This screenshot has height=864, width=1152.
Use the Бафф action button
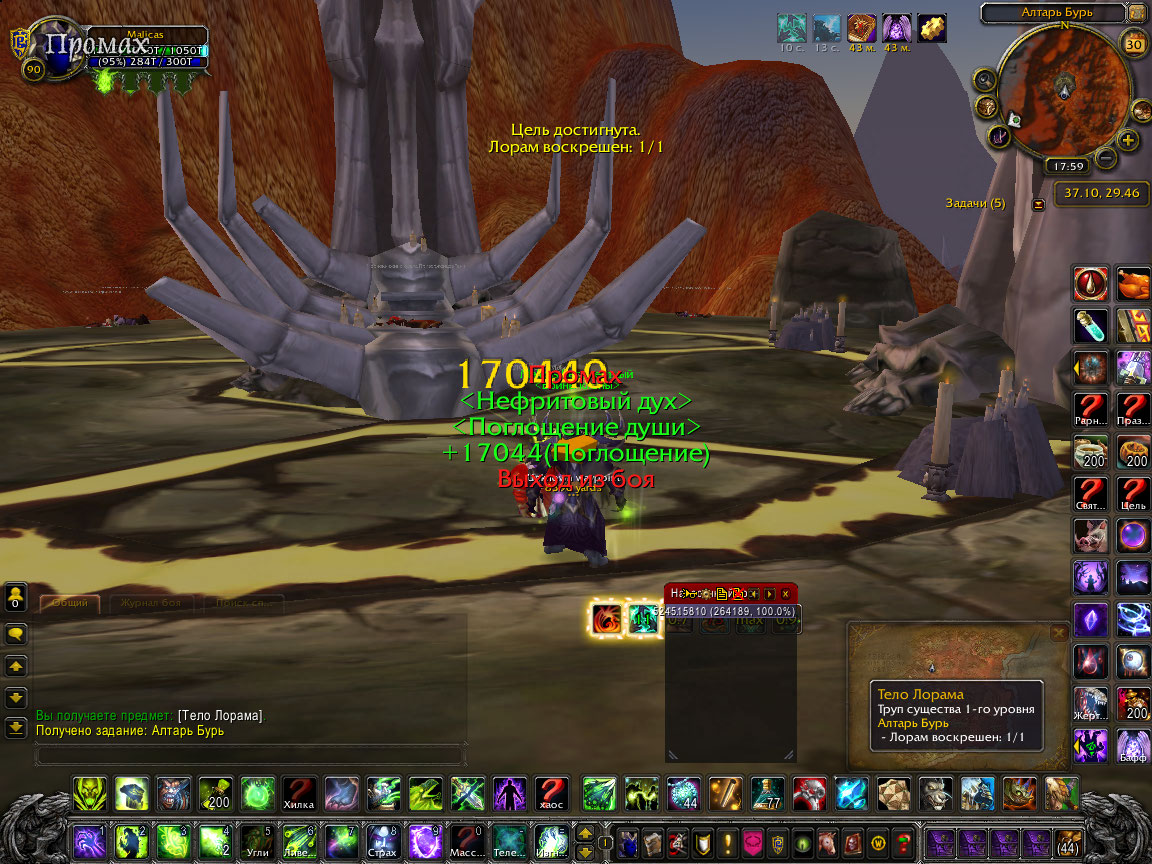(x=1133, y=745)
